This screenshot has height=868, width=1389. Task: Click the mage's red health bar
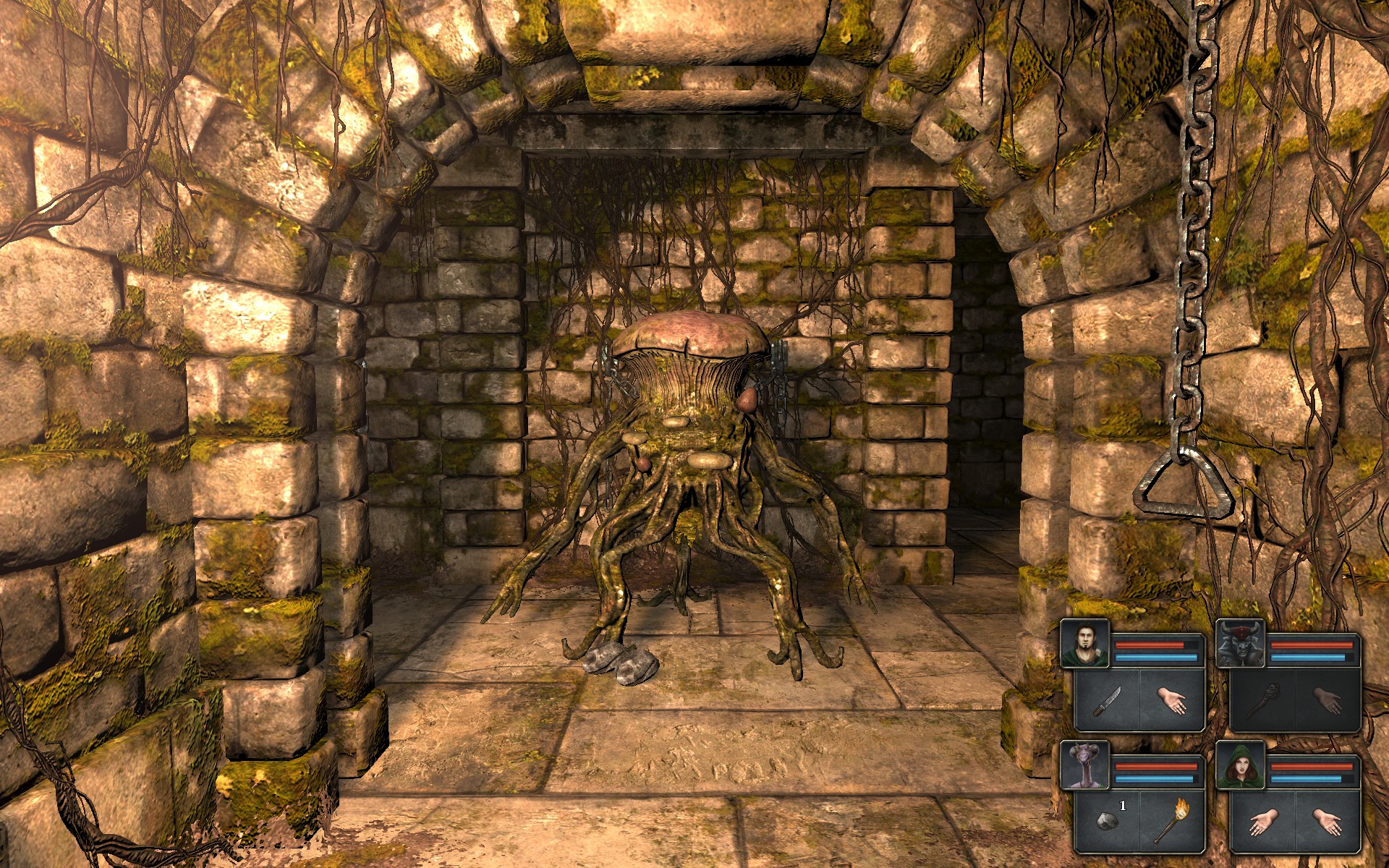coord(1313,766)
